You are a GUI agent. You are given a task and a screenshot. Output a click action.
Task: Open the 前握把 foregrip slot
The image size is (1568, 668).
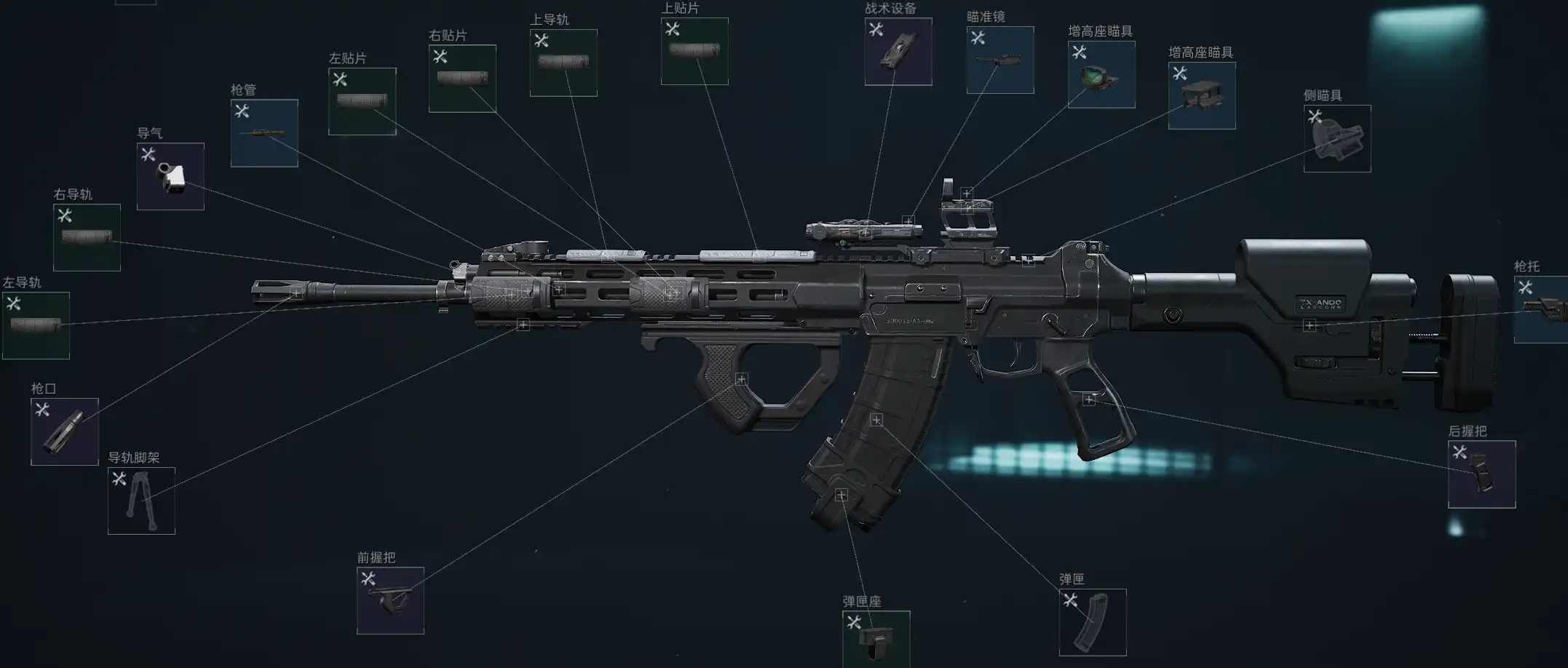tap(390, 600)
